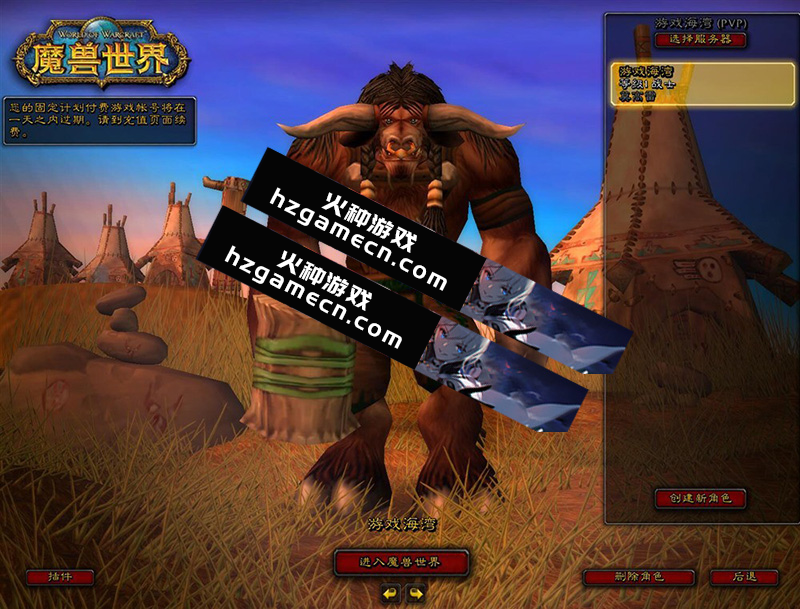This screenshot has width=800, height=609.
Task: Rotate character with the left arrow button
Action: coord(390,592)
